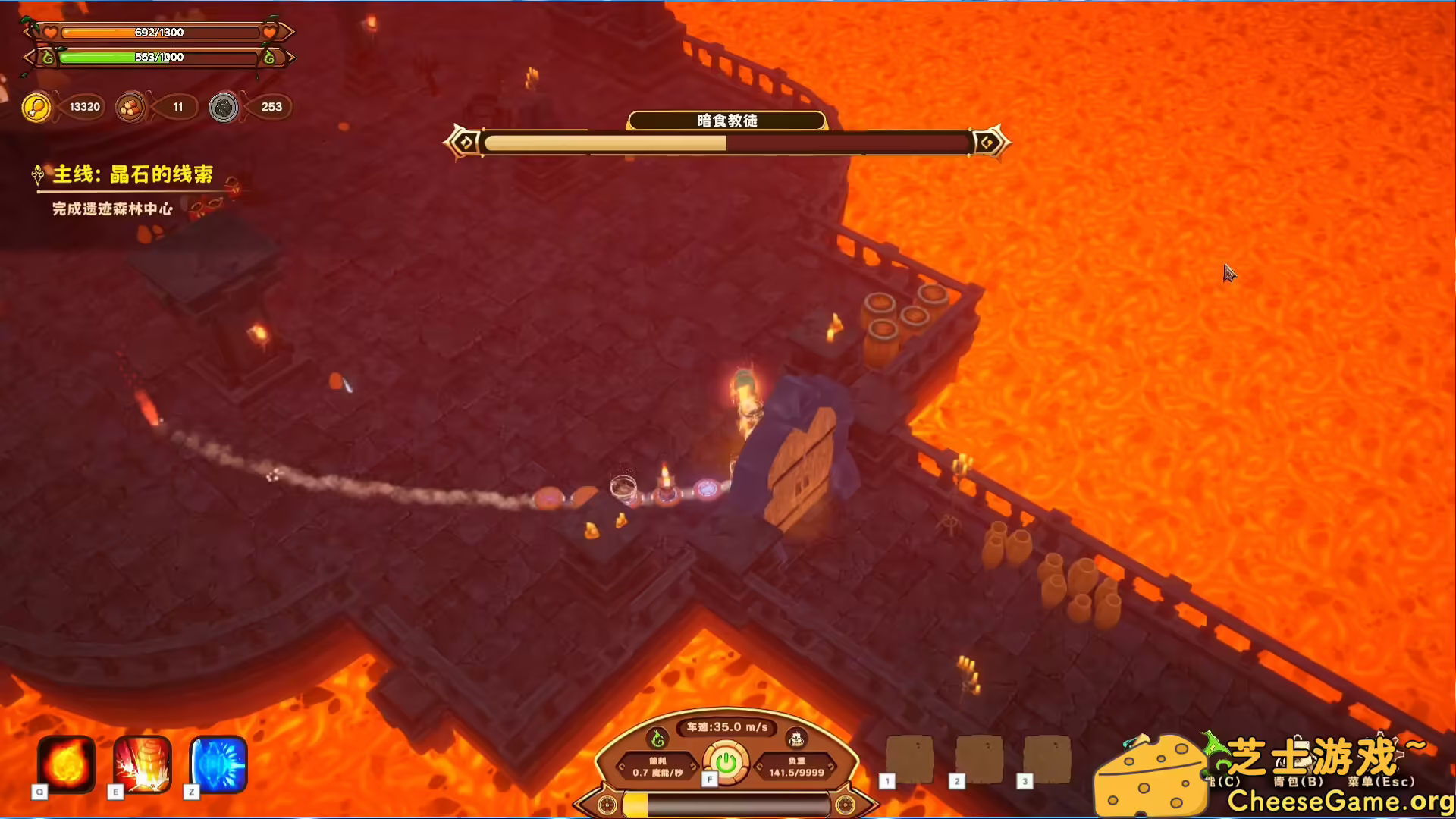Select the fireball skill bound to Q
This screenshot has height=819, width=1456.
pos(64,766)
